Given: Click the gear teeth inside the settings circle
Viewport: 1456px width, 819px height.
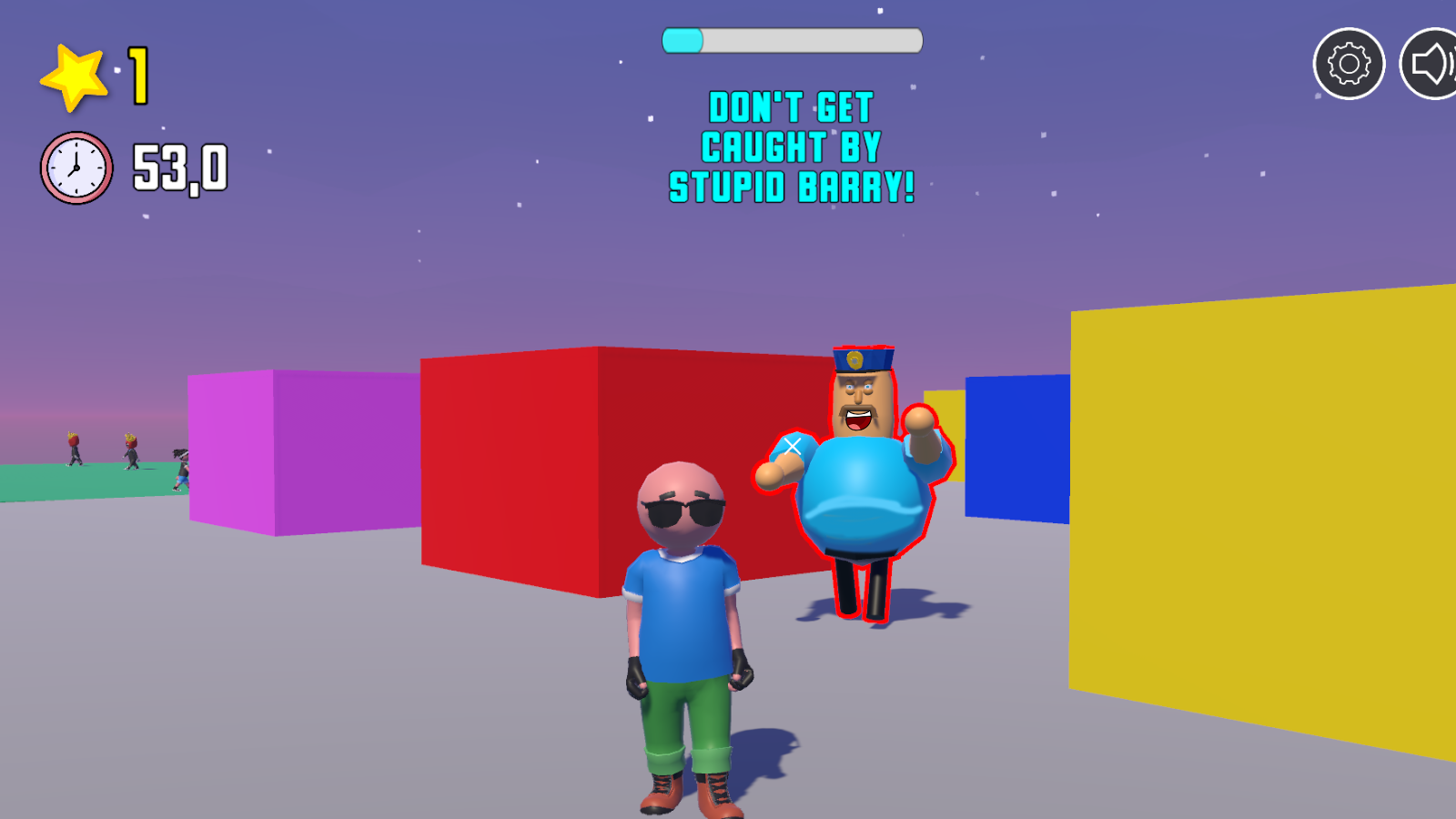Looking at the screenshot, I should [1350, 62].
